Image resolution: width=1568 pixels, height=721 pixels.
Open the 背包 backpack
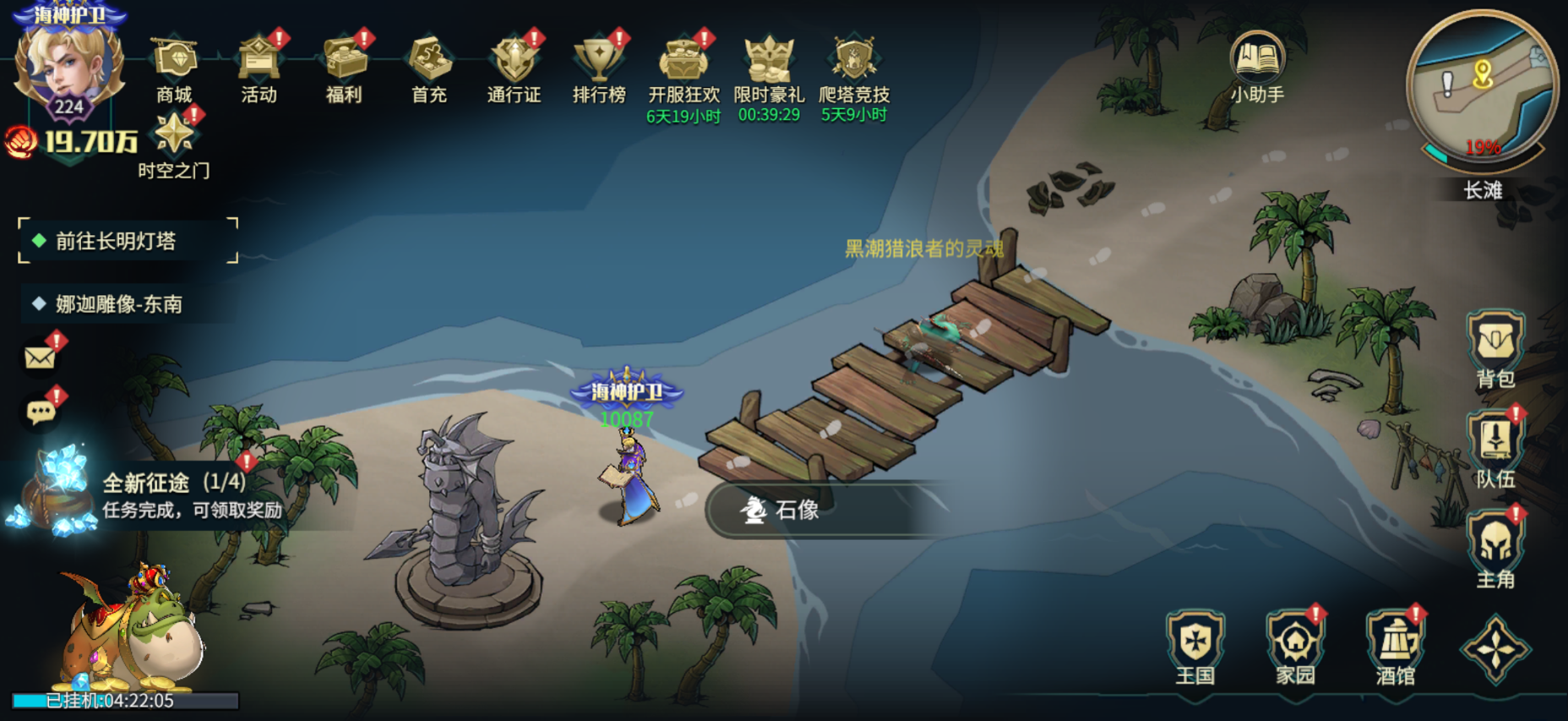pos(1495,348)
